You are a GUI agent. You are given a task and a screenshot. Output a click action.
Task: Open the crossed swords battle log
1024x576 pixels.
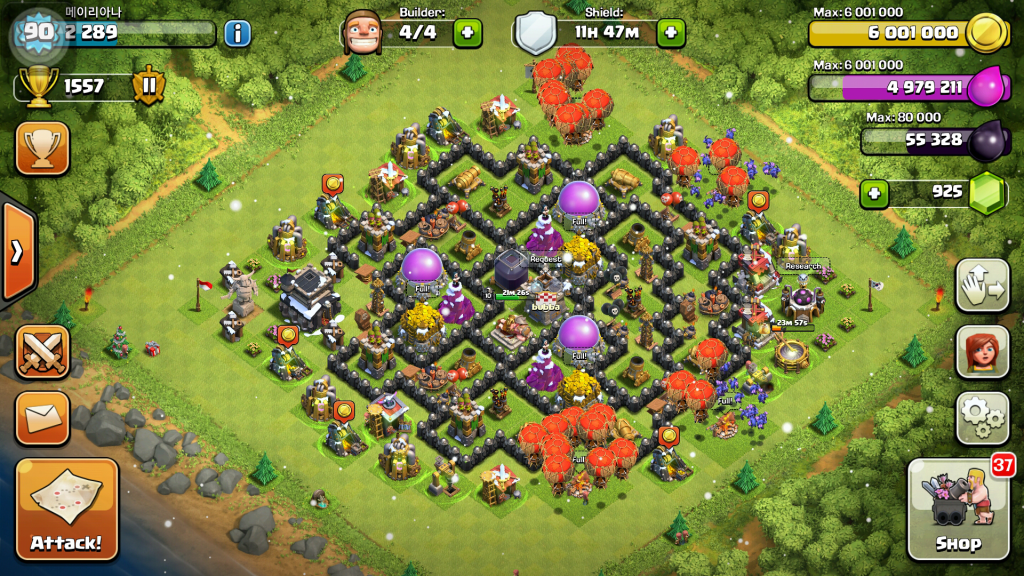coord(43,352)
